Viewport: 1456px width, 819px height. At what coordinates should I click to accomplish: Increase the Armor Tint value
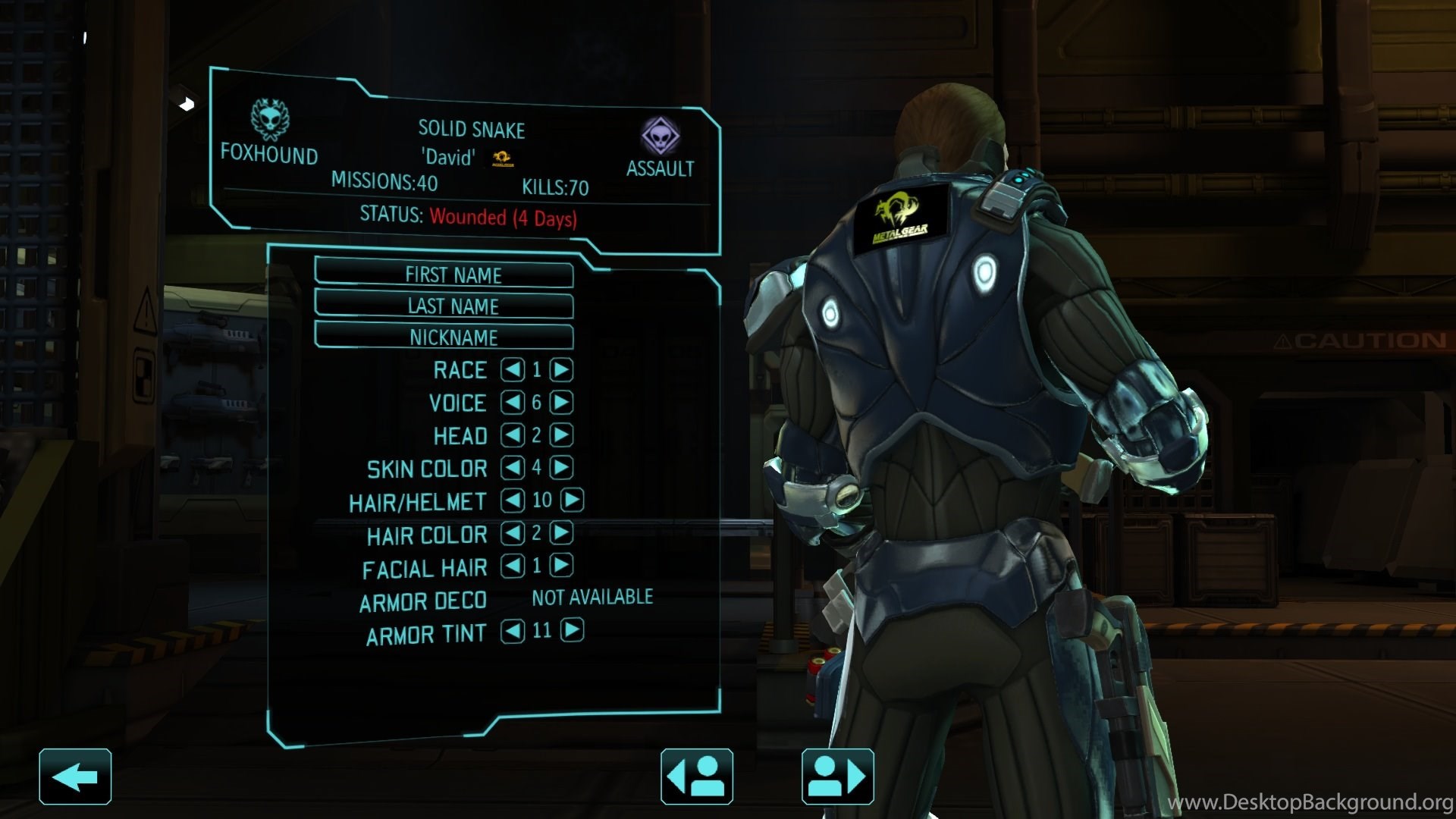[x=573, y=630]
